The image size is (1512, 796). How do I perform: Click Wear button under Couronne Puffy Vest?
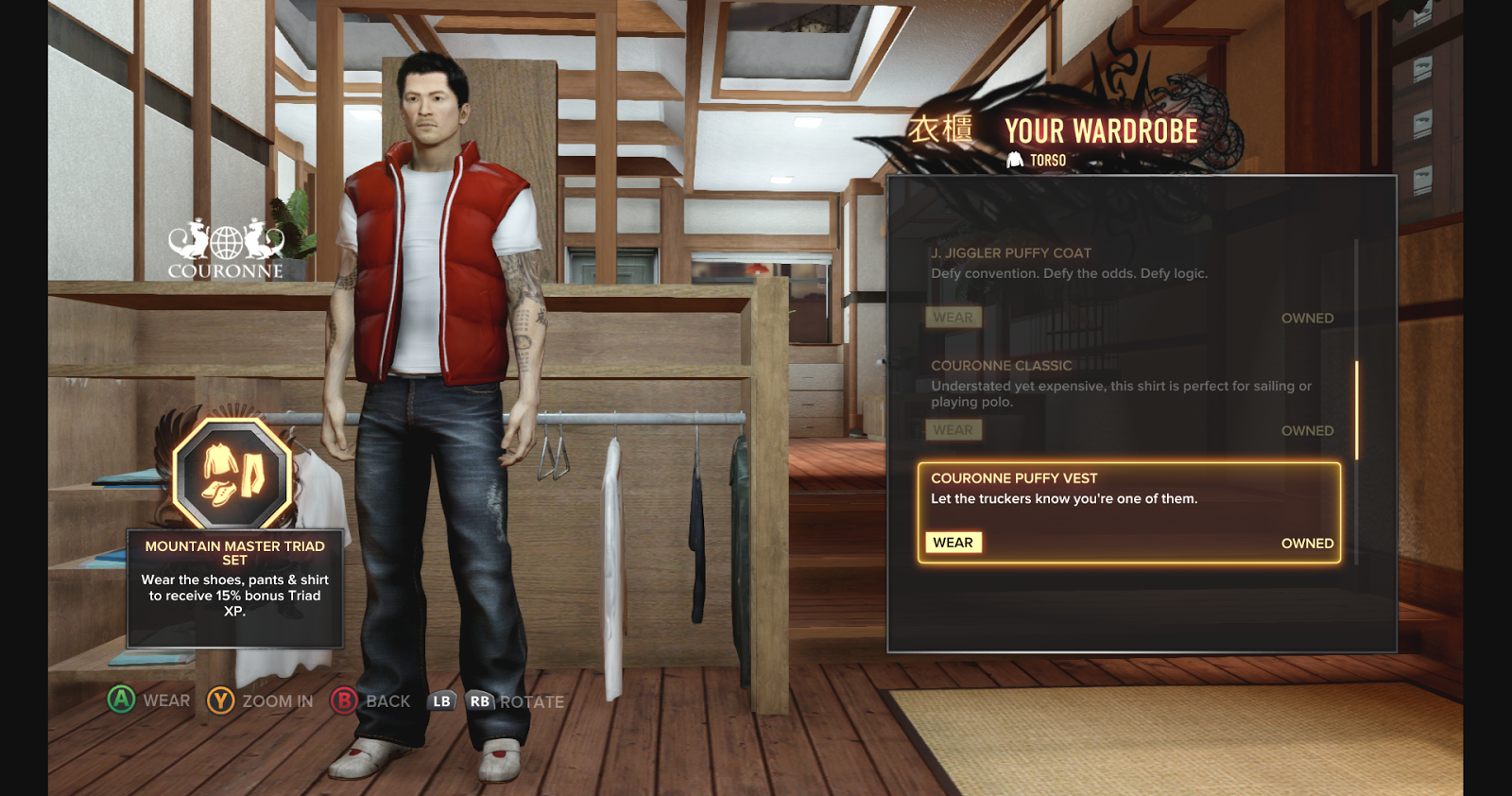pos(953,543)
